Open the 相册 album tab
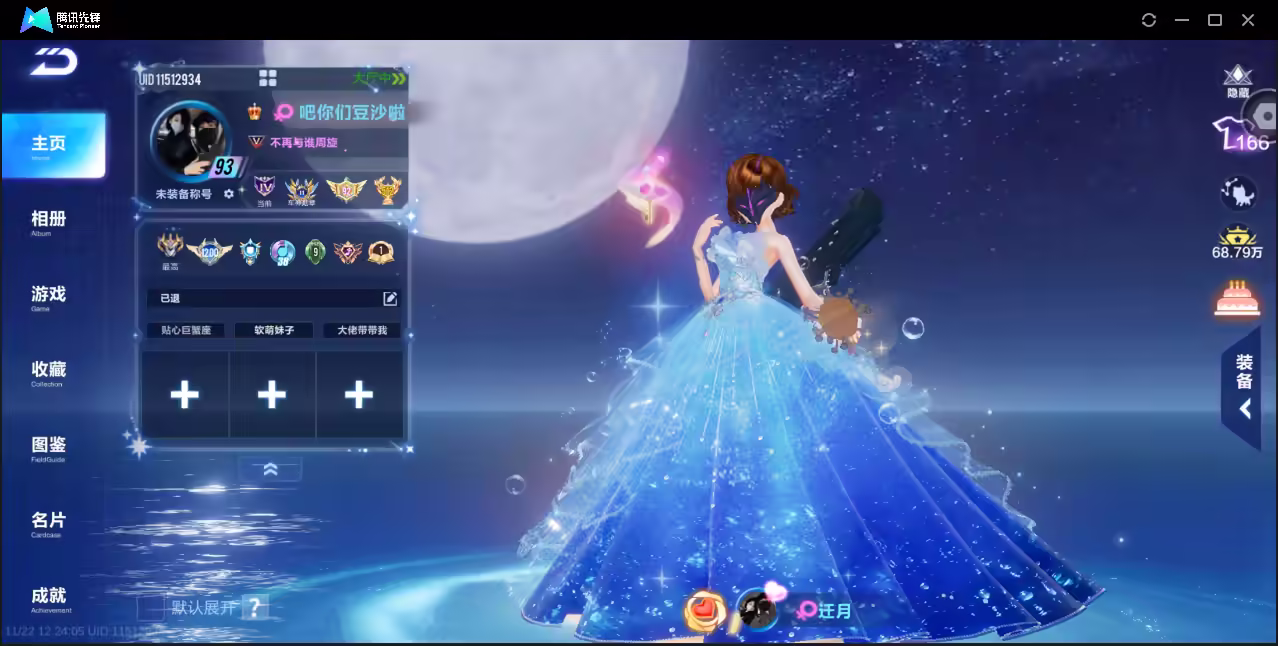Image resolution: width=1278 pixels, height=646 pixels. click(49, 220)
